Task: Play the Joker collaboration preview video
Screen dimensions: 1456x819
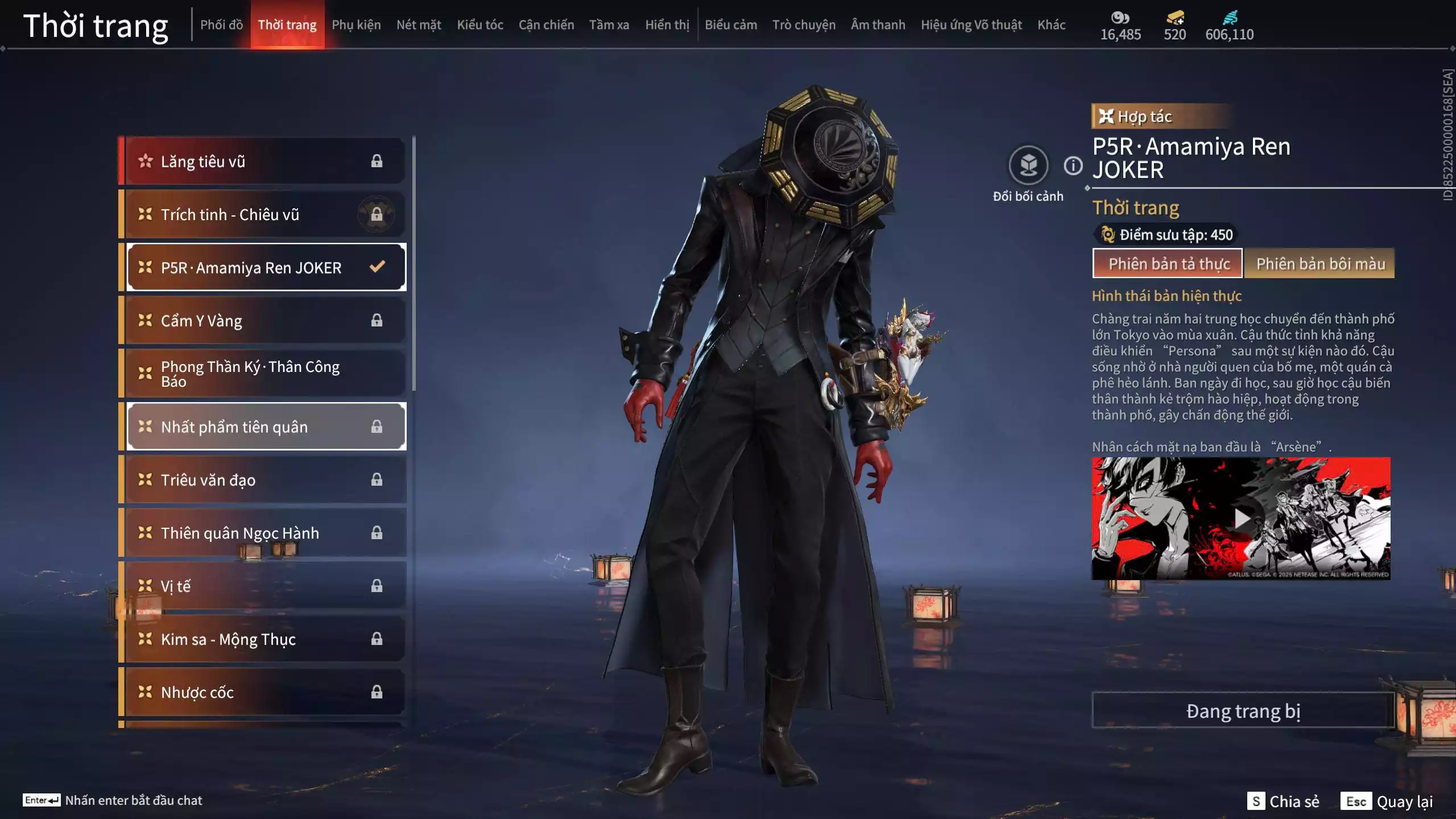Action: (1241, 519)
